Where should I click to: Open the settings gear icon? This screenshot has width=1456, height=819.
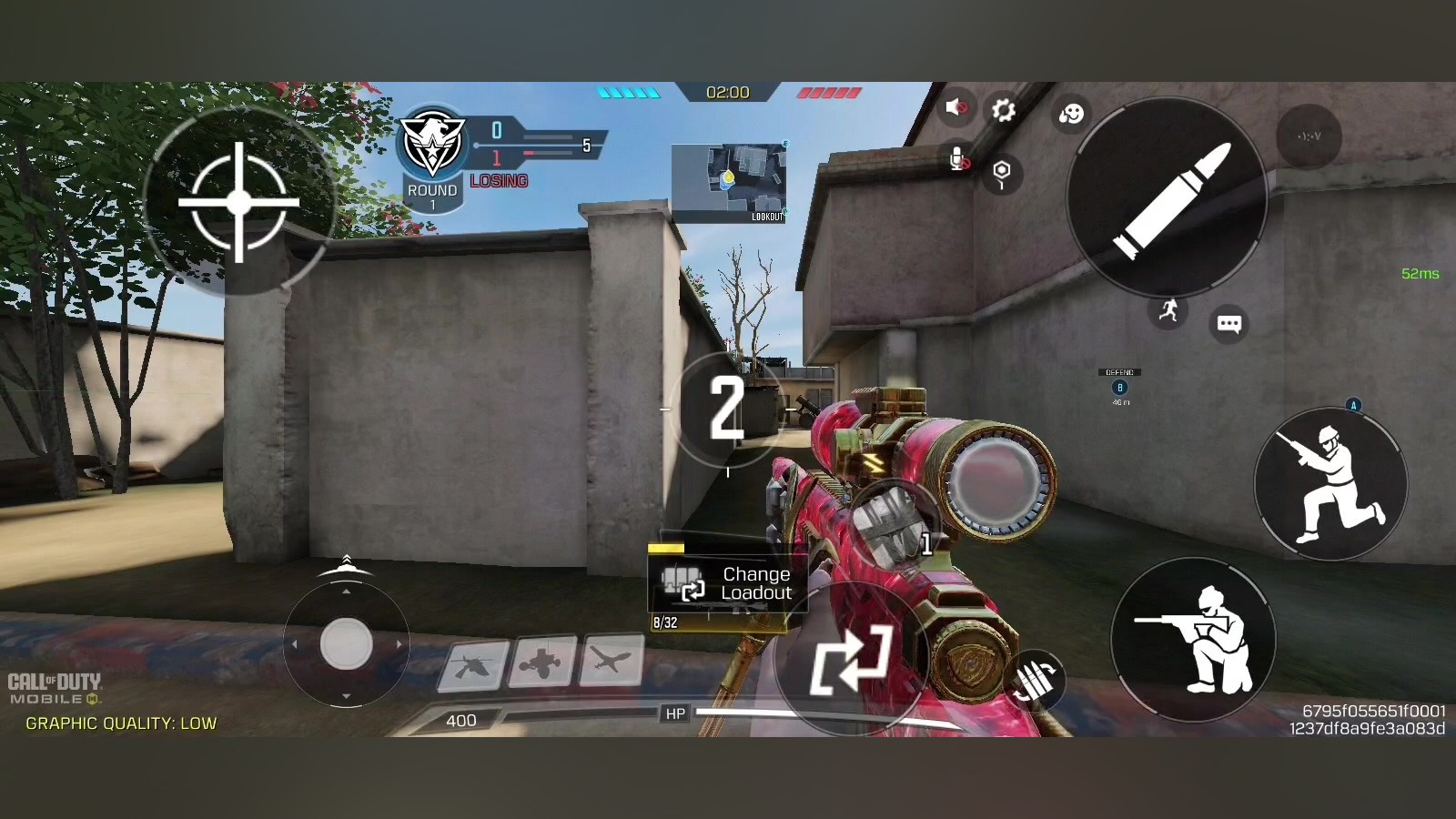click(1003, 110)
